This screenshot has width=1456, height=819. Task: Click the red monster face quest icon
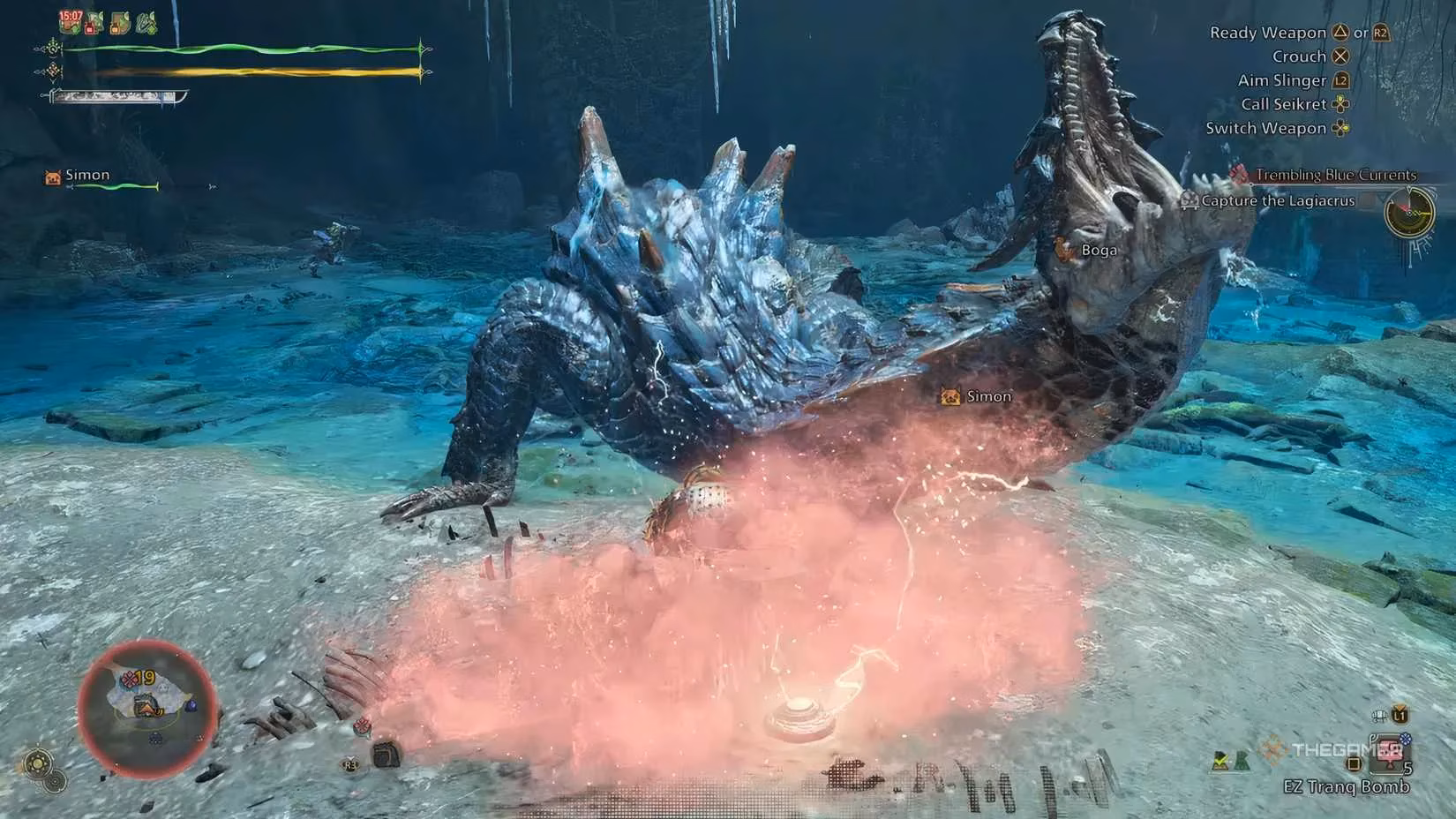1239,176
